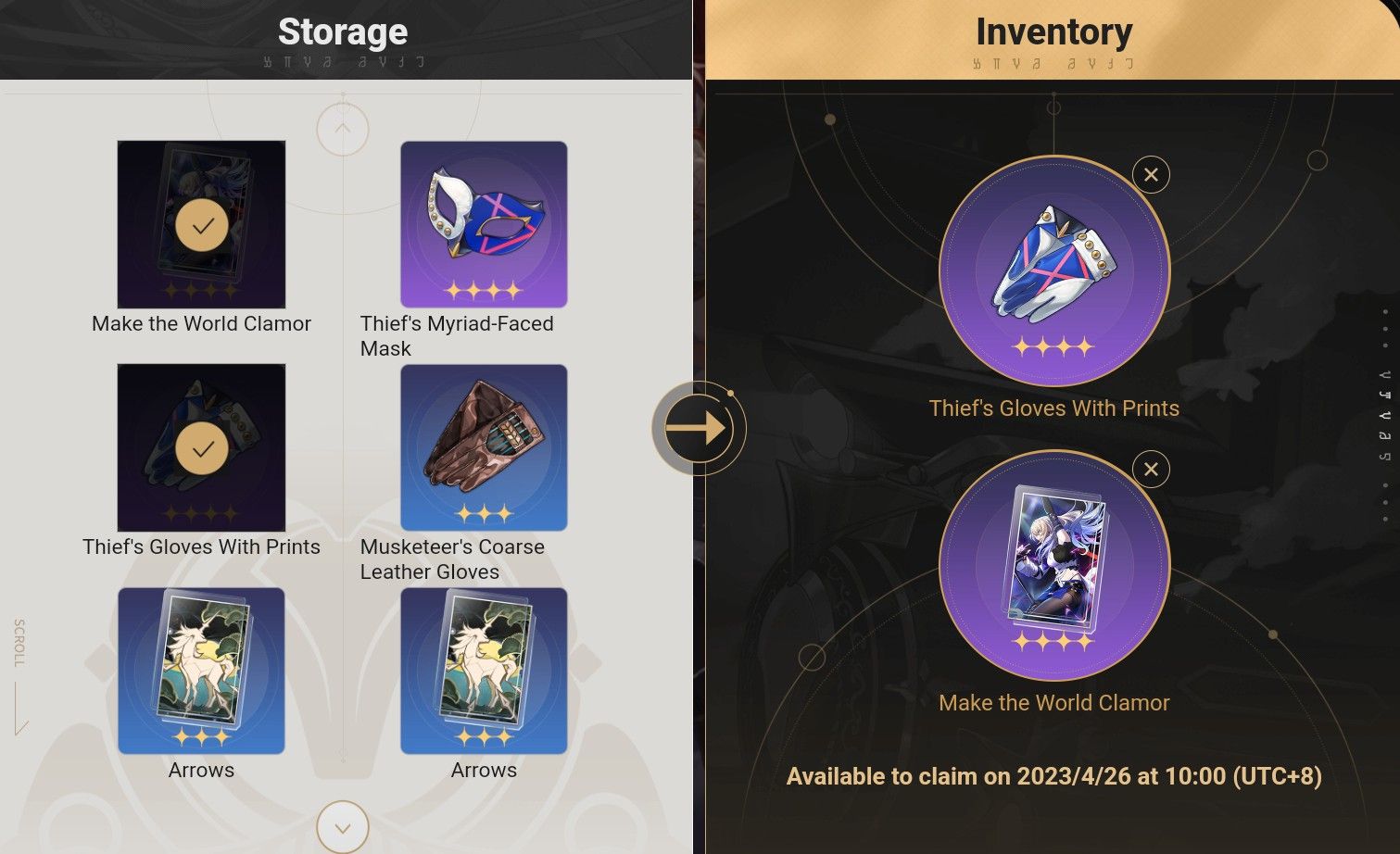Remove Make the World Clamor from Inventory

1150,470
